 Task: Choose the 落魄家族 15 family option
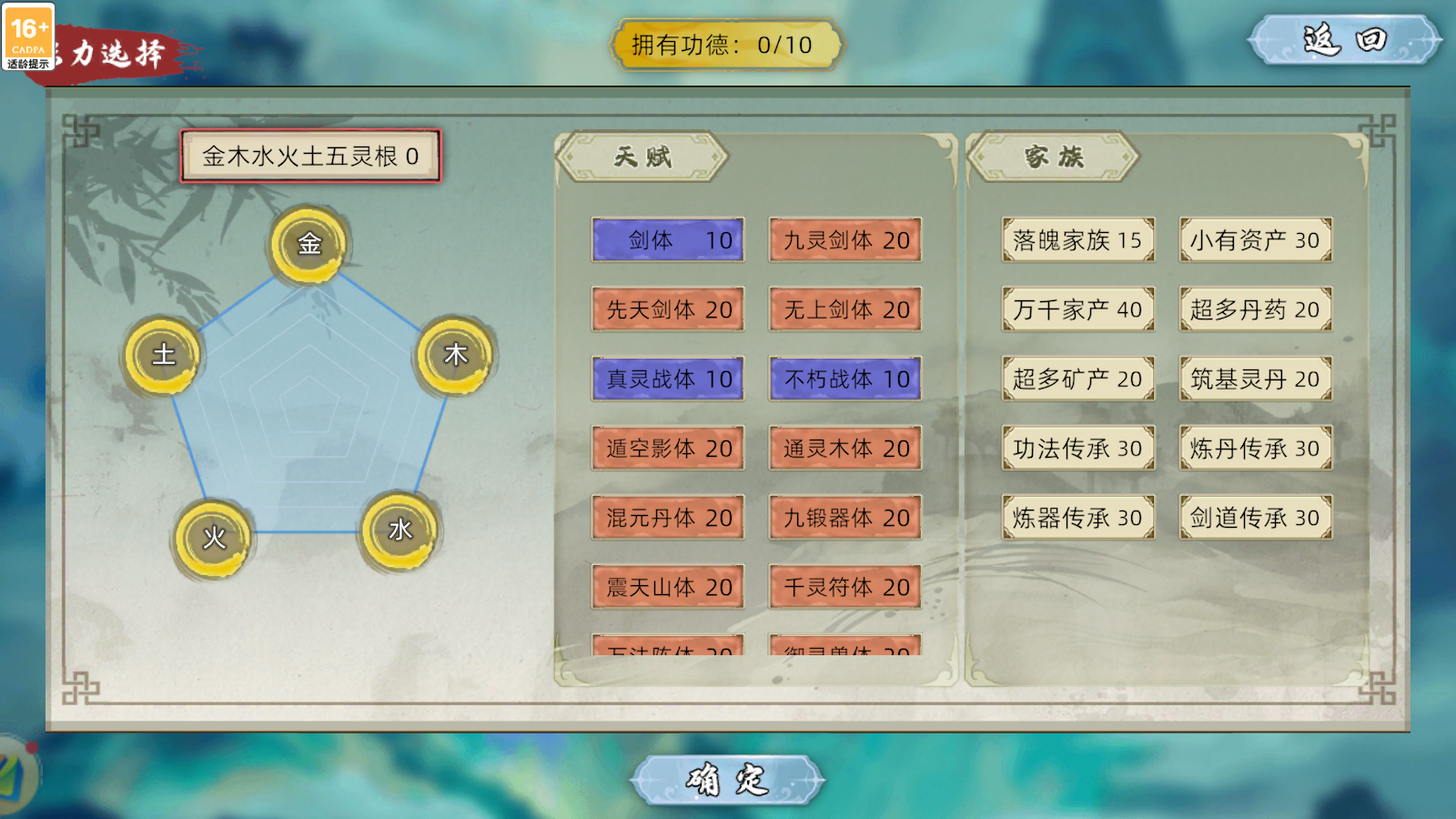[1078, 240]
